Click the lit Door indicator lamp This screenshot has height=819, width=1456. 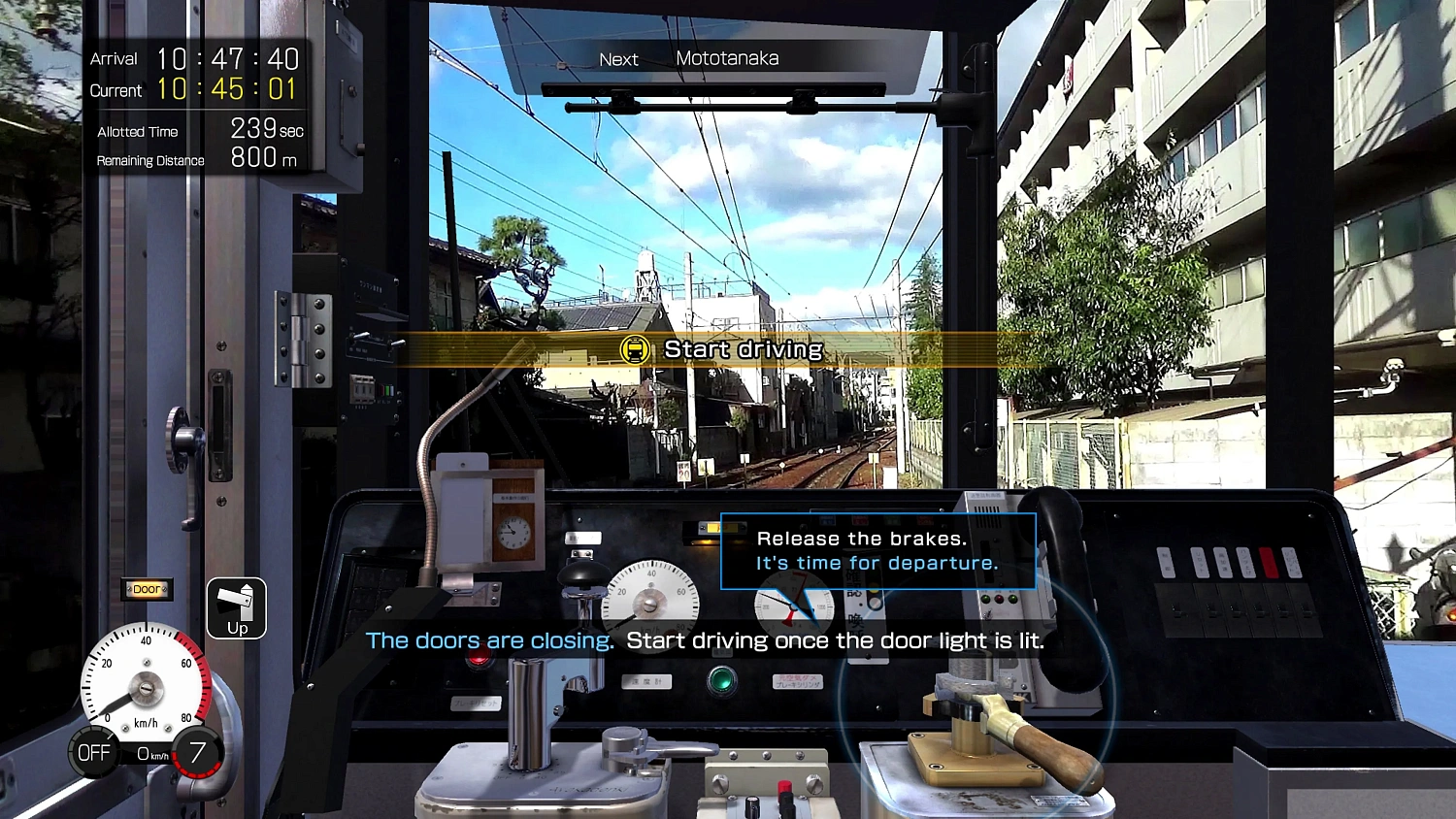point(146,588)
